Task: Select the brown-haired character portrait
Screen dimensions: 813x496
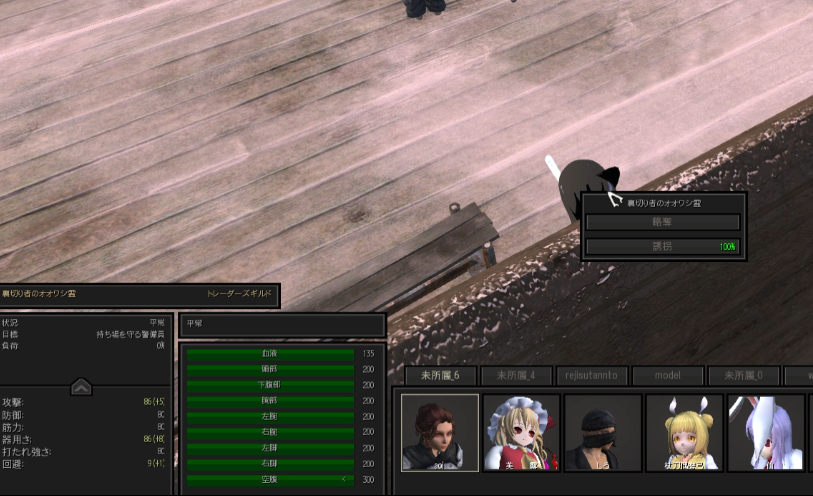Action: pyautogui.click(x=440, y=432)
